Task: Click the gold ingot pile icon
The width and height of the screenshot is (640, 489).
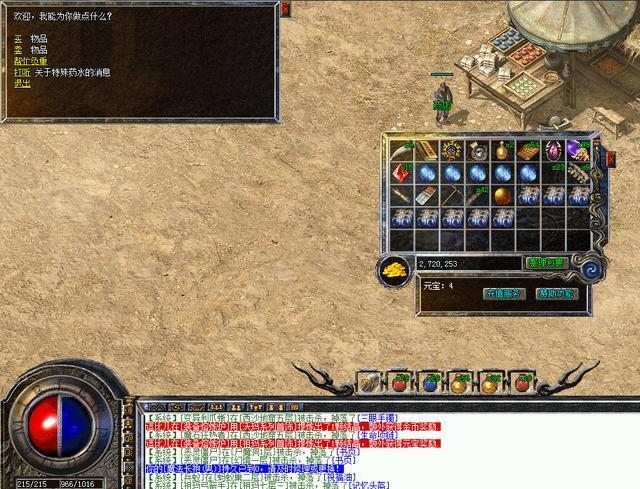Action: [x=395, y=270]
